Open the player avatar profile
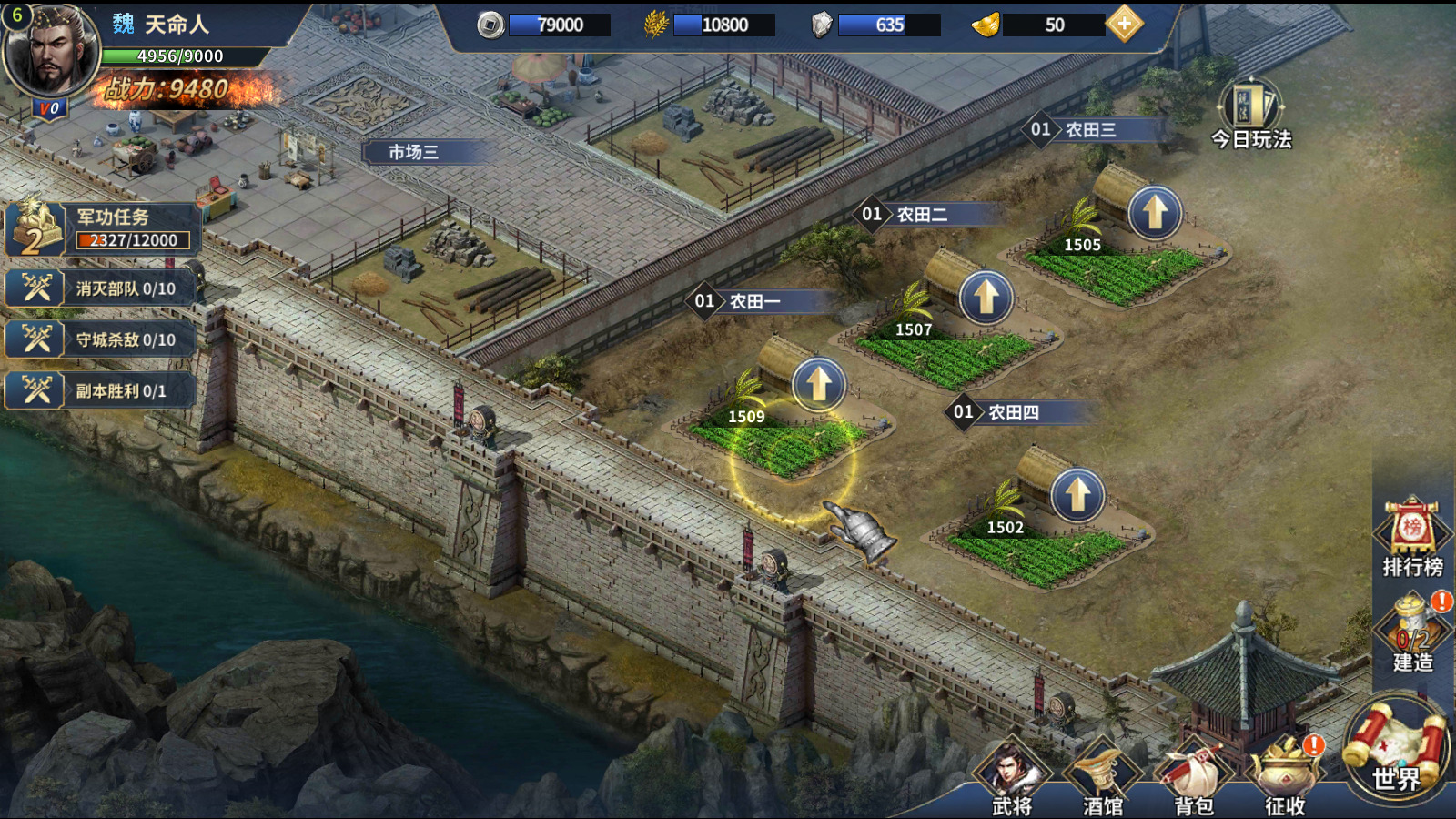 52,51
